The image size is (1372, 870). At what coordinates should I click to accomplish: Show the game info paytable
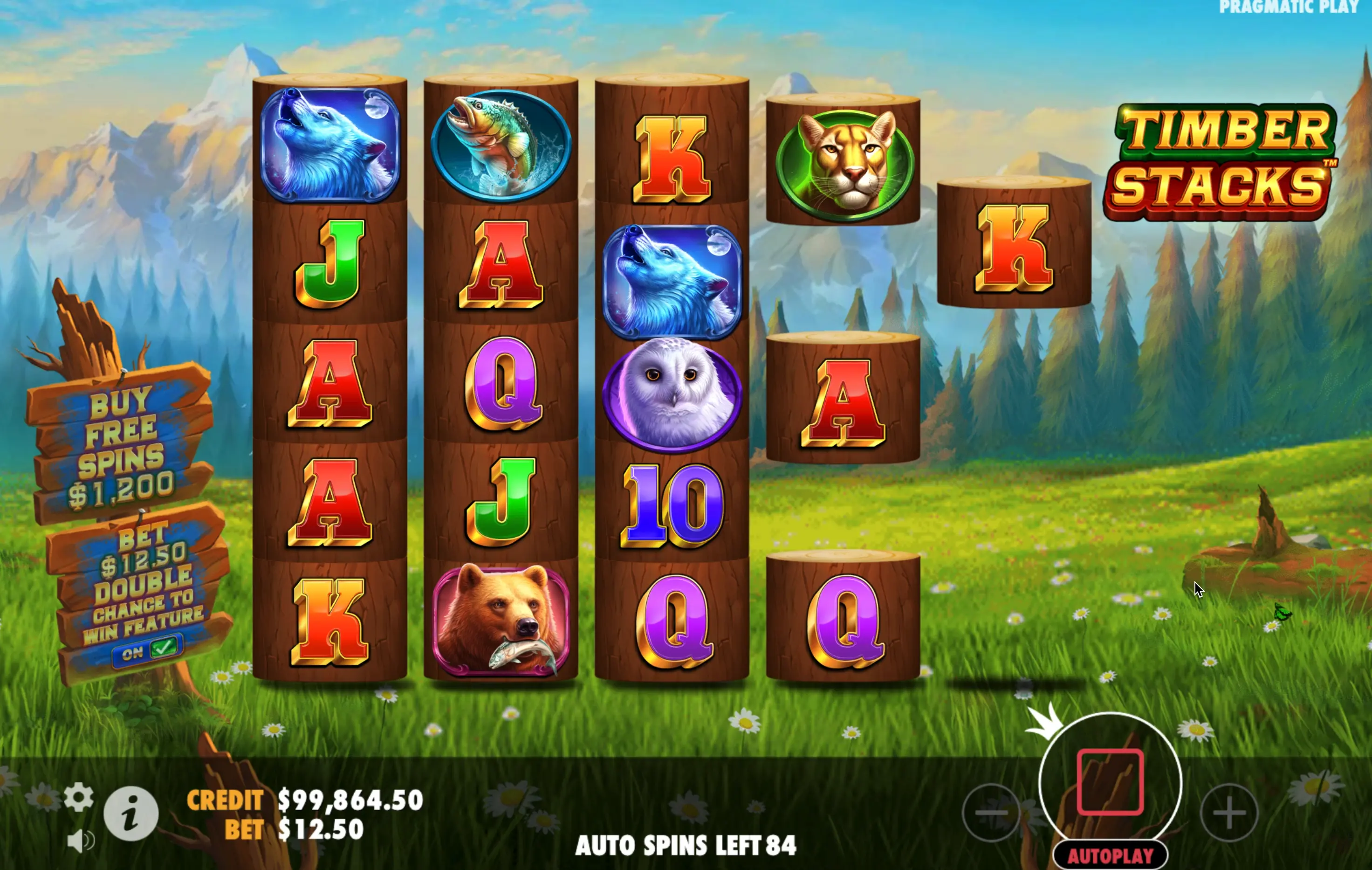tap(131, 814)
